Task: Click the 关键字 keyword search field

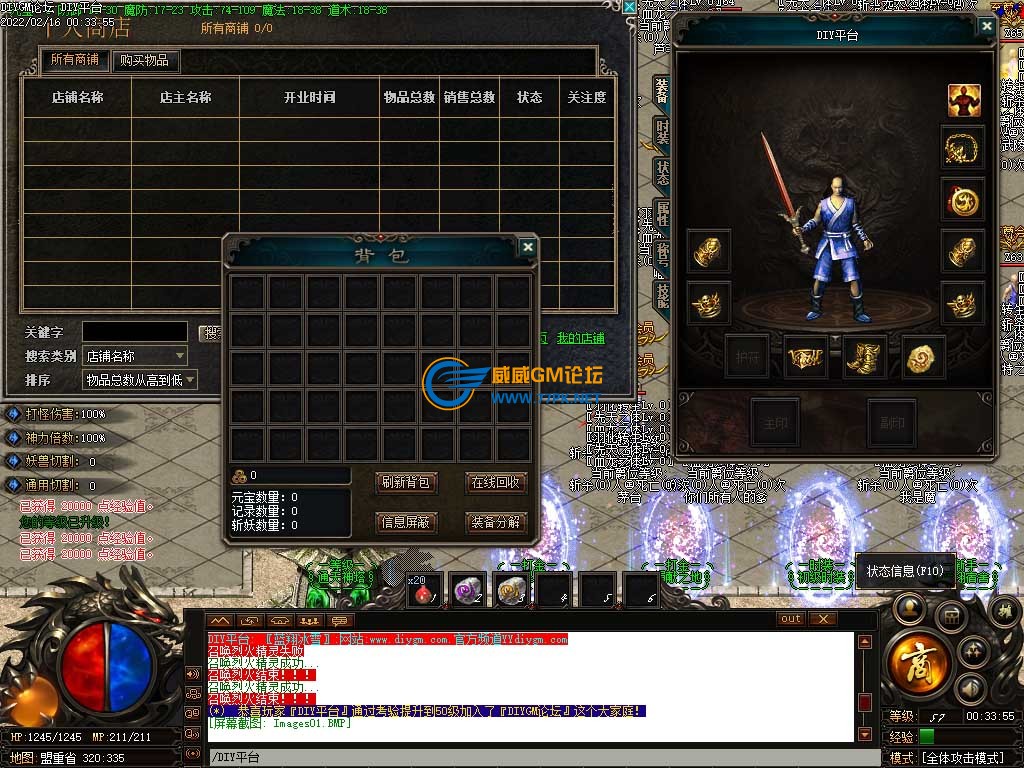Action: pyautogui.click(x=134, y=331)
